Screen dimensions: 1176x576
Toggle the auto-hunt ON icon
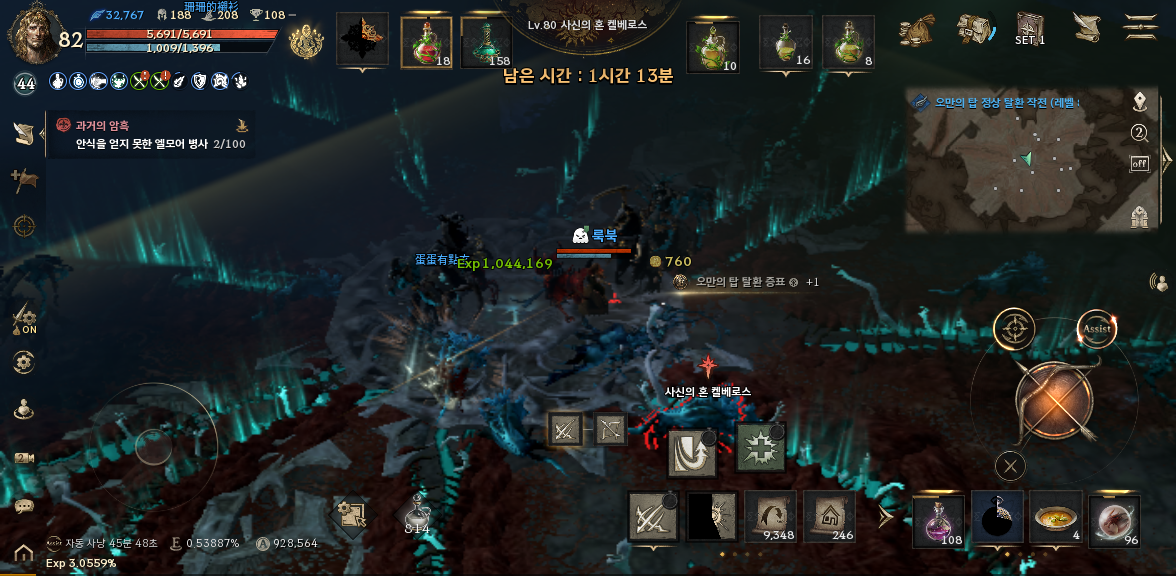(24, 321)
